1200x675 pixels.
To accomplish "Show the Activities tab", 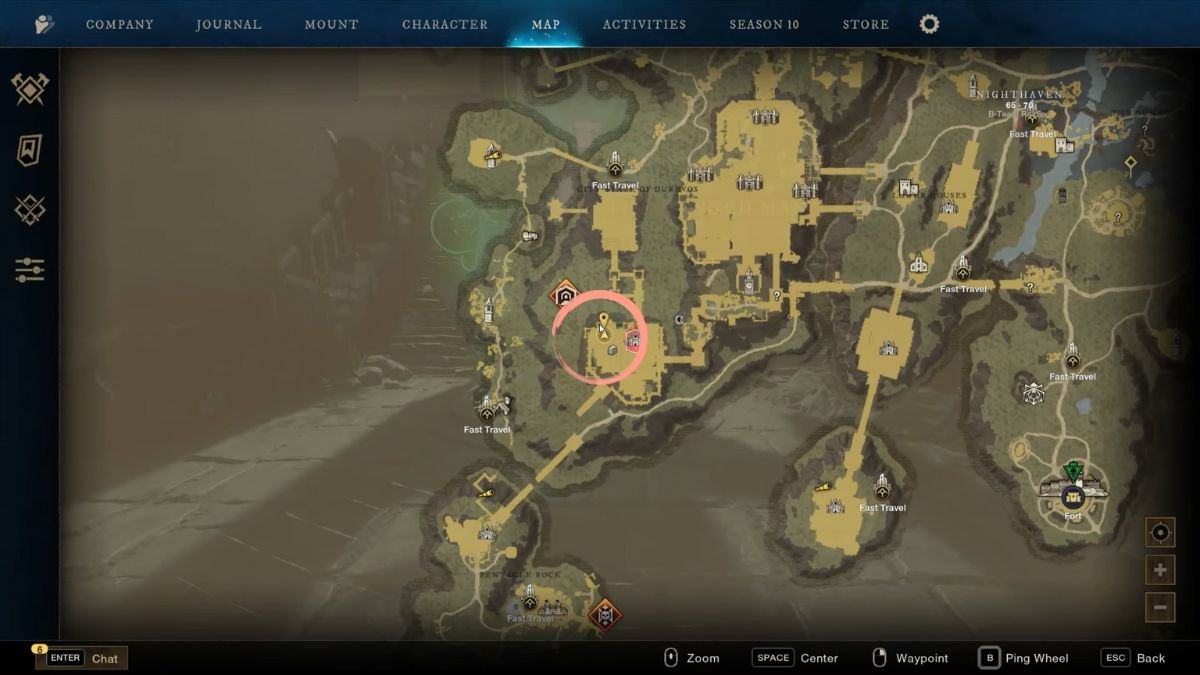I will pyautogui.click(x=644, y=24).
